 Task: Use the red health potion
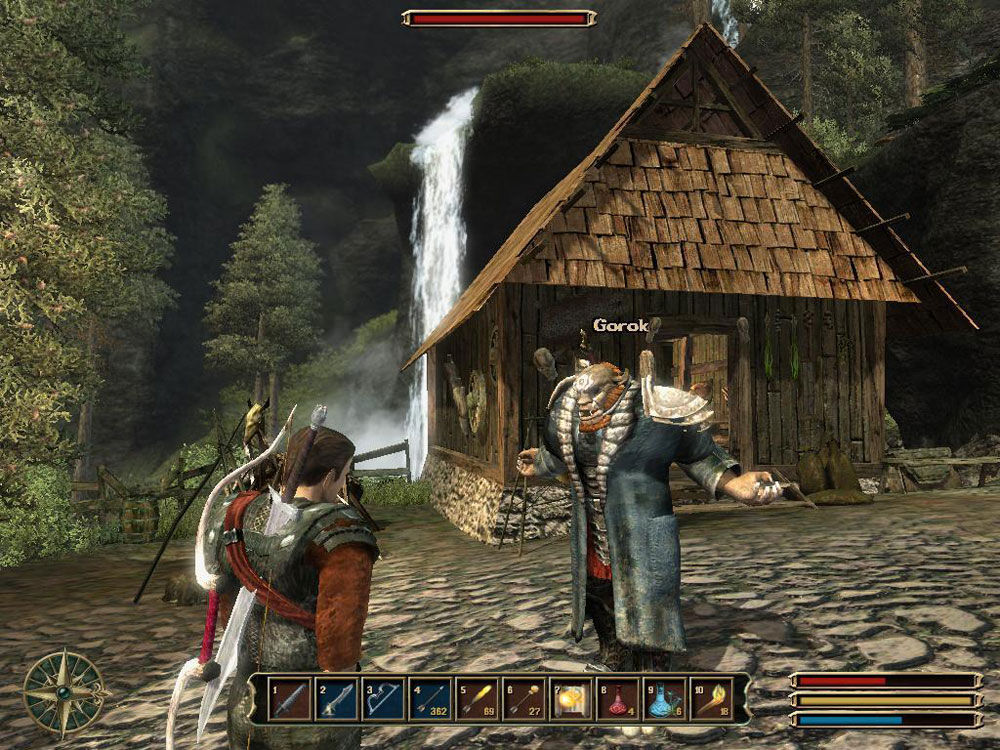point(619,699)
